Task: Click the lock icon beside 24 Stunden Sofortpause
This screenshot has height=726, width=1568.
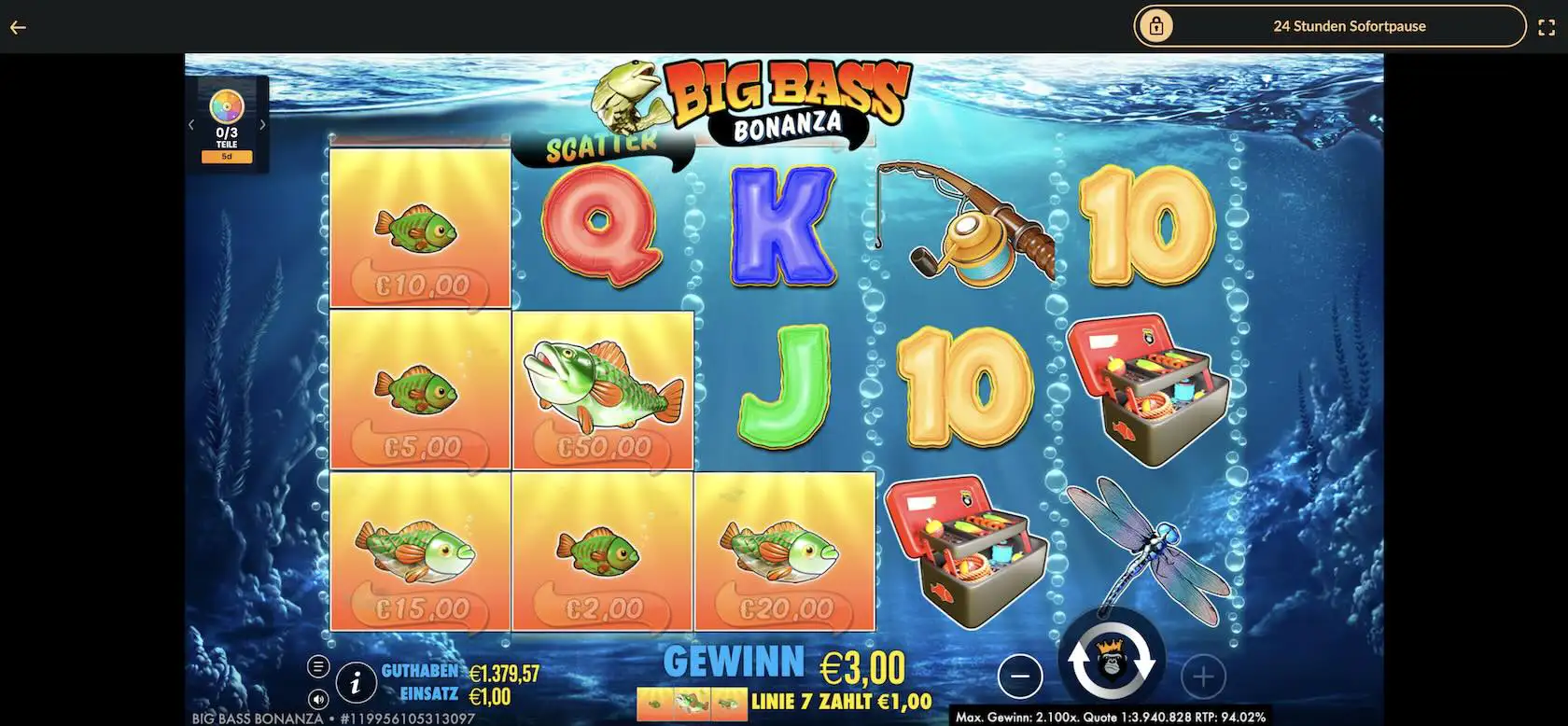Action: (x=1157, y=25)
